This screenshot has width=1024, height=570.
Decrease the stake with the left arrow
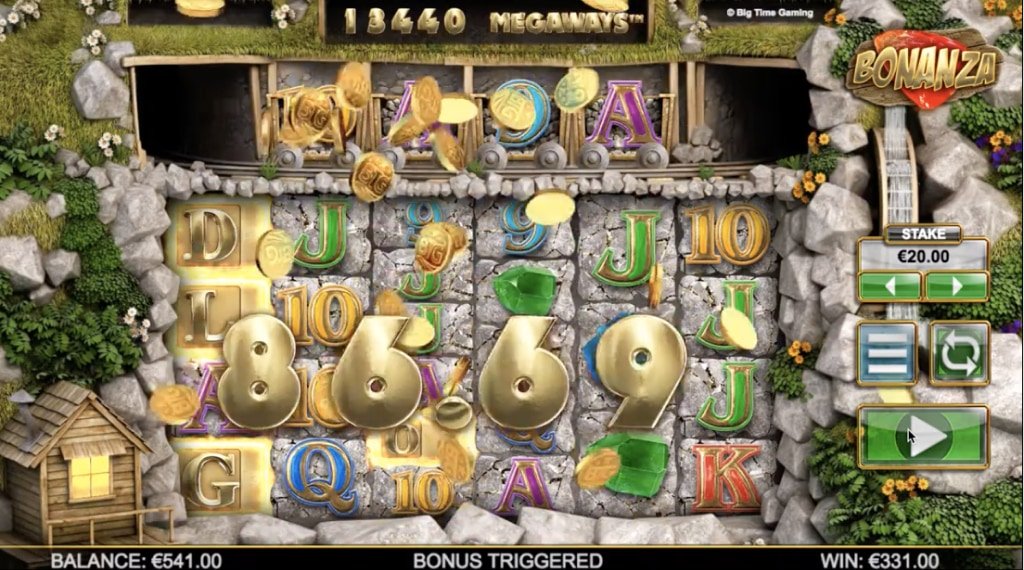(x=889, y=286)
